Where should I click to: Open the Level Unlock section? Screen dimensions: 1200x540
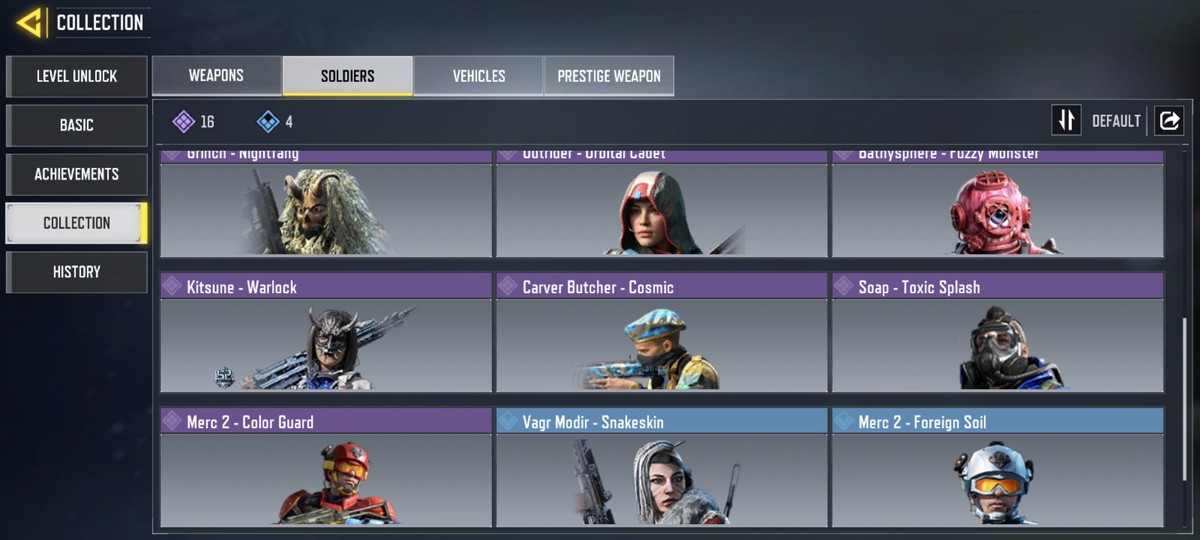coord(77,76)
